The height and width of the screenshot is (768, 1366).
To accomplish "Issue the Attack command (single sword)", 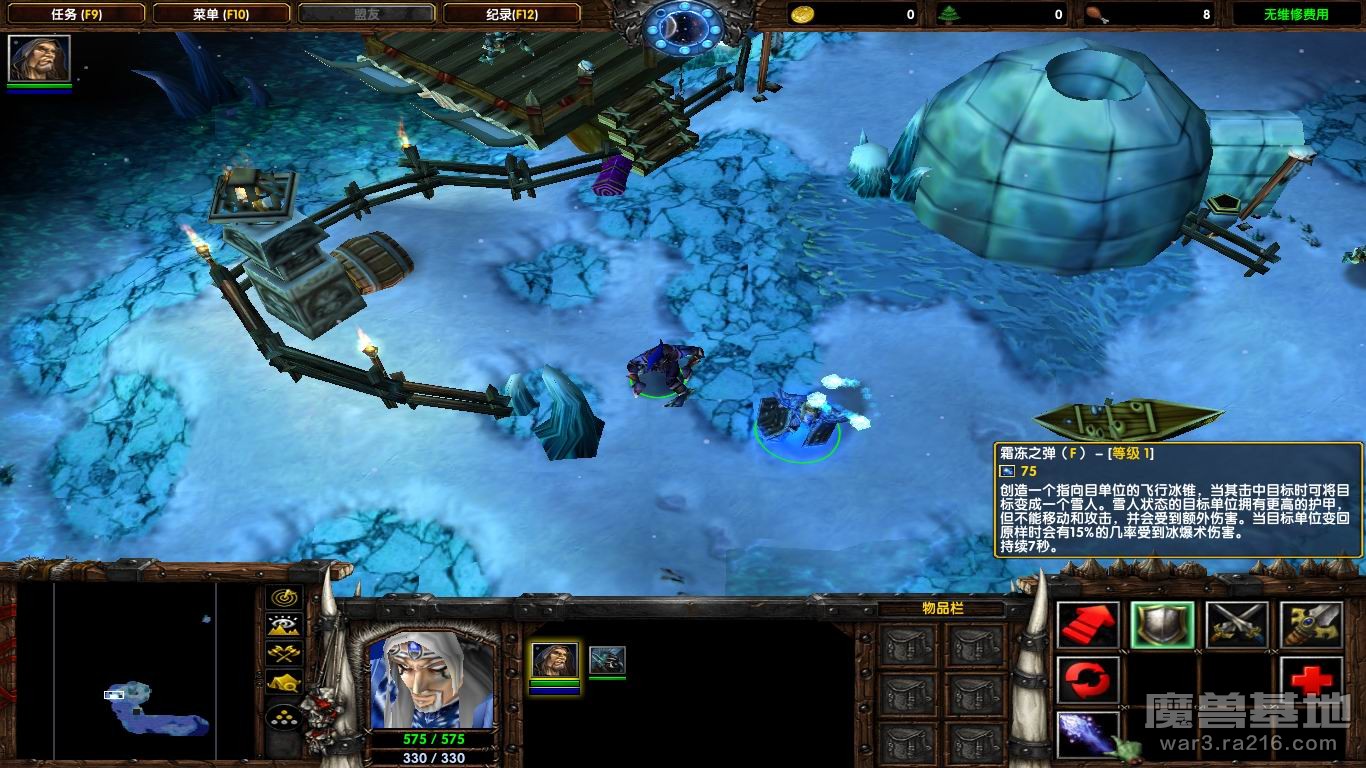I will [1311, 625].
